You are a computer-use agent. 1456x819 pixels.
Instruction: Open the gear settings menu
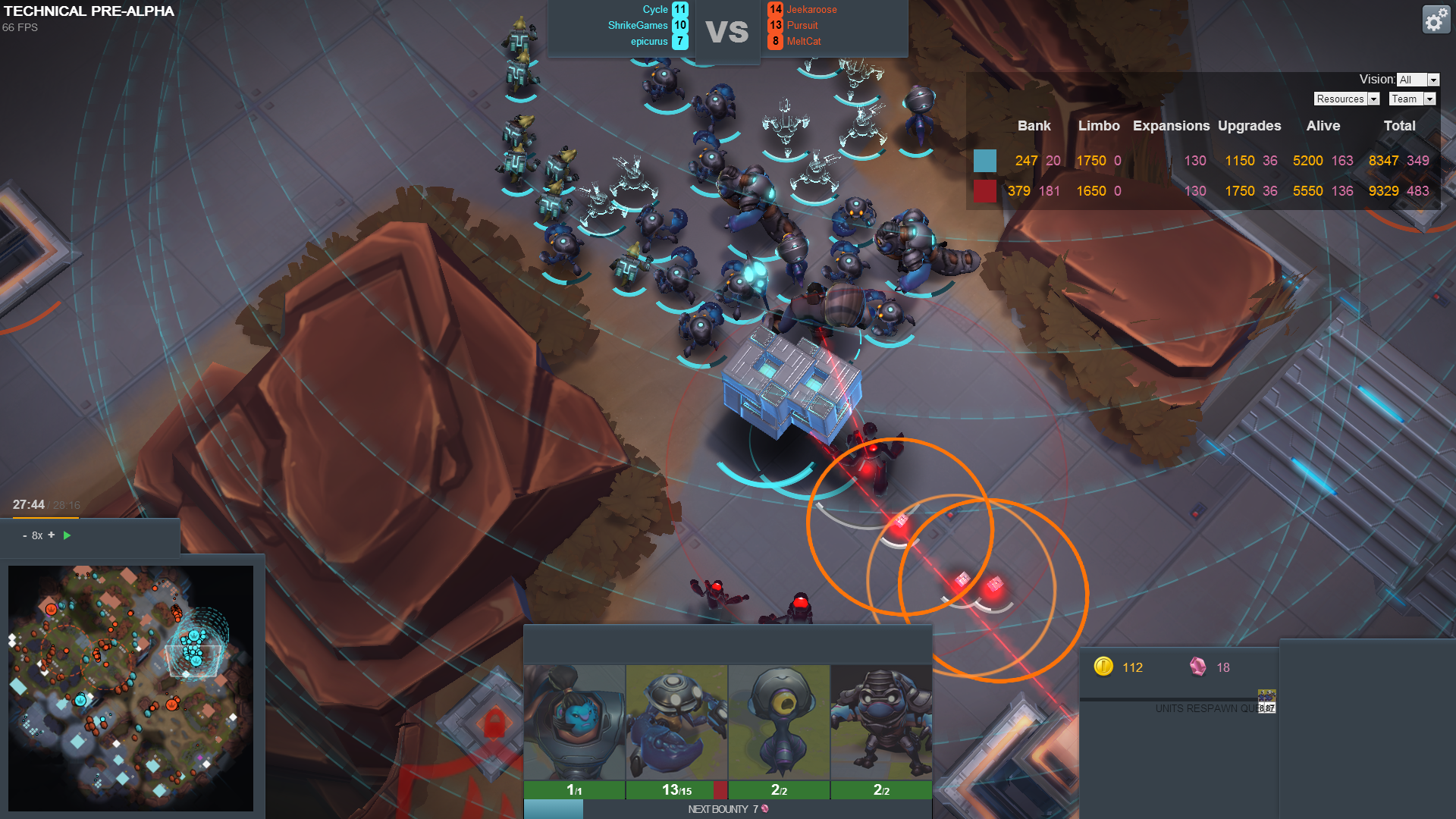click(1436, 20)
